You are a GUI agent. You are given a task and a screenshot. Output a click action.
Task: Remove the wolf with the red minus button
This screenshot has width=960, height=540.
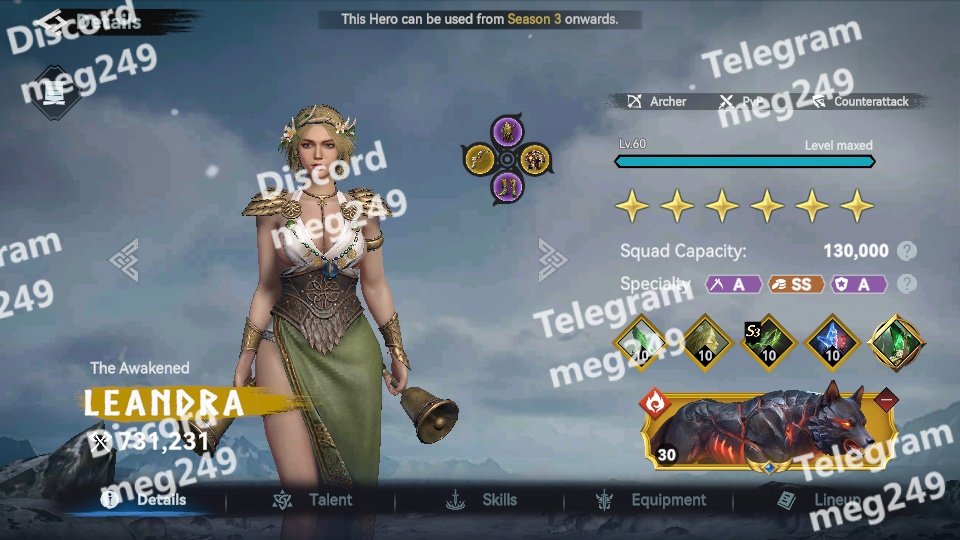tap(886, 401)
